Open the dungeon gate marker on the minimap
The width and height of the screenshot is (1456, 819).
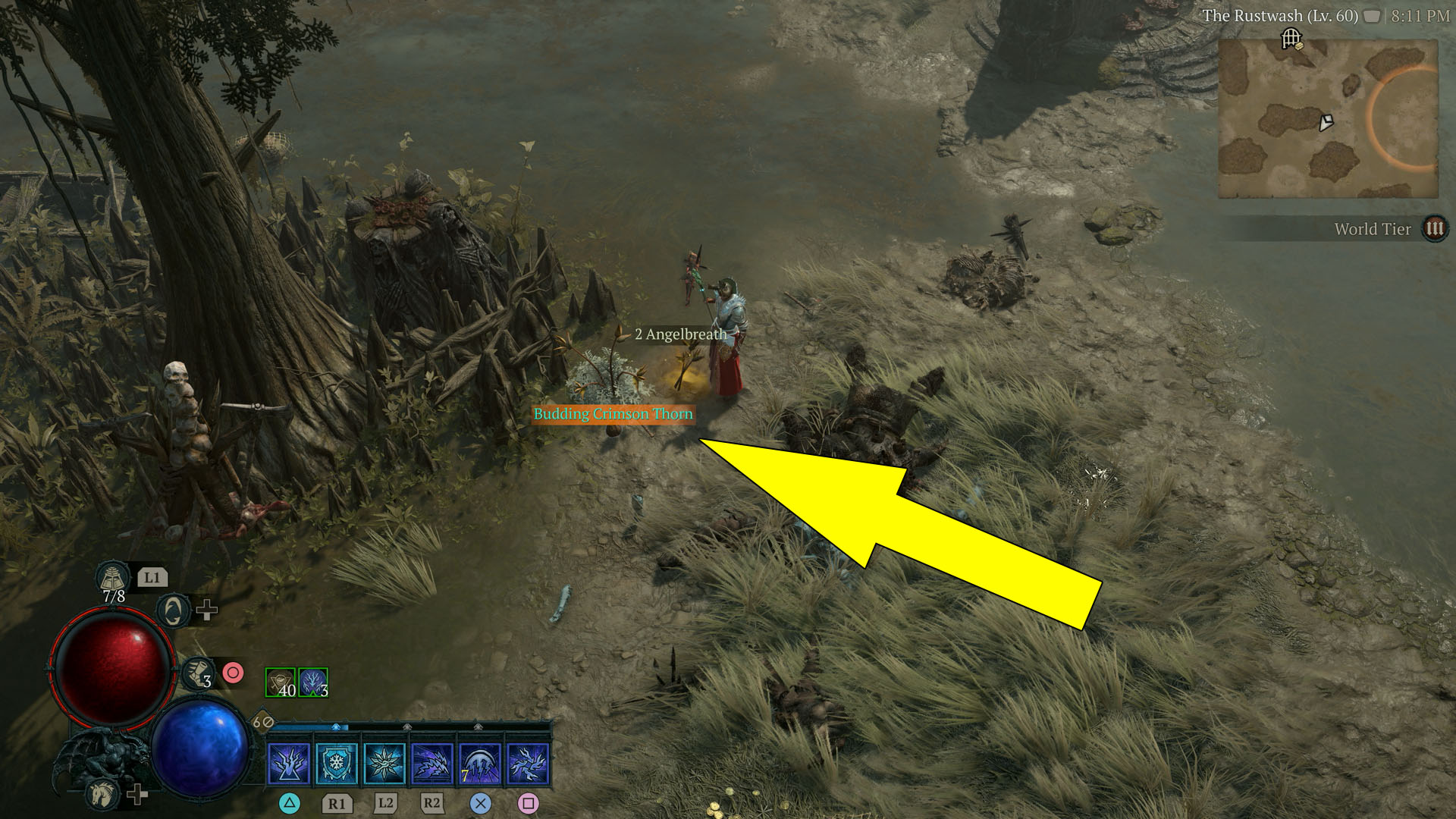coord(1292,37)
